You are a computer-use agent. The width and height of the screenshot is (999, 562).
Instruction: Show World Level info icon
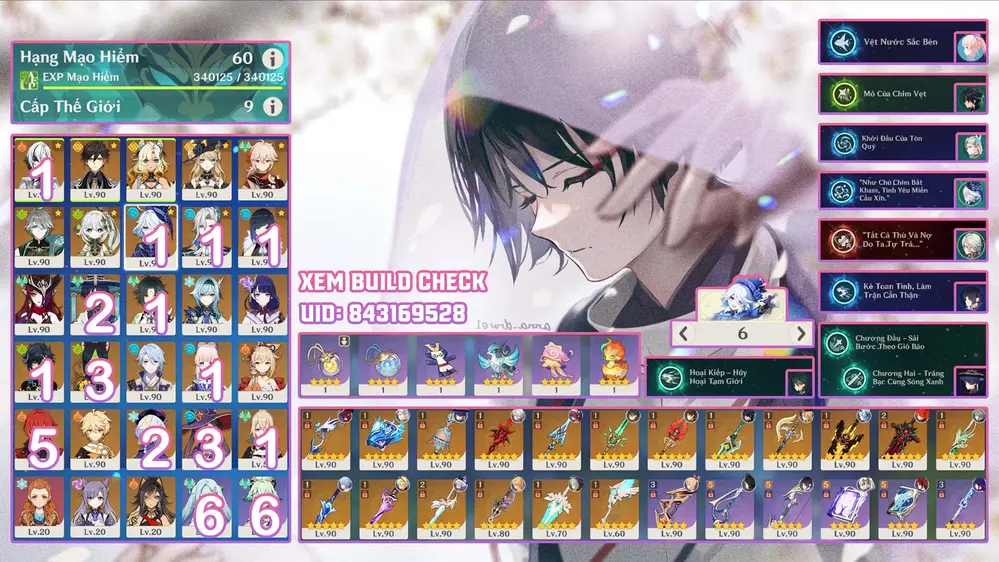[x=271, y=106]
